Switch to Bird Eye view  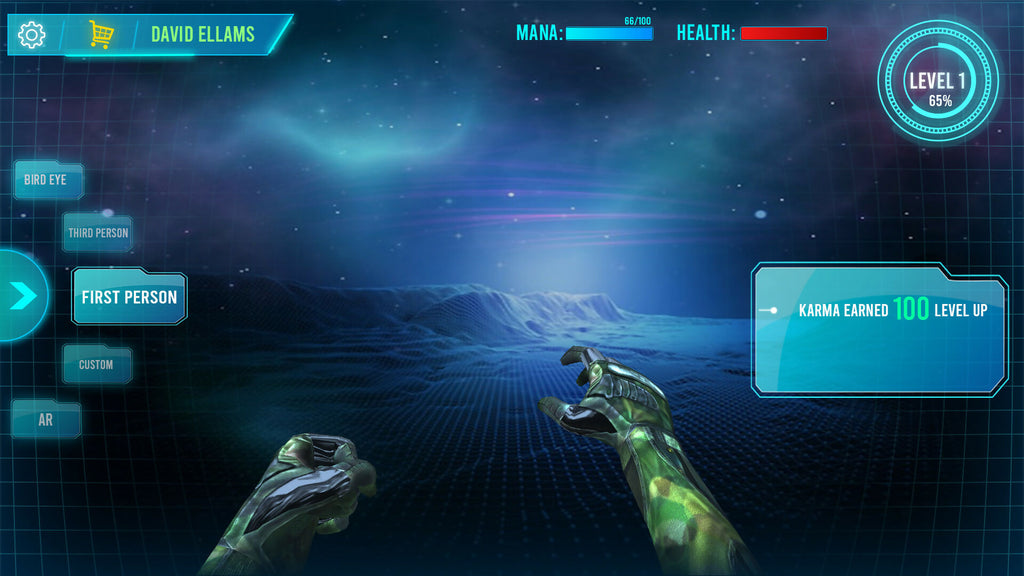click(x=47, y=181)
